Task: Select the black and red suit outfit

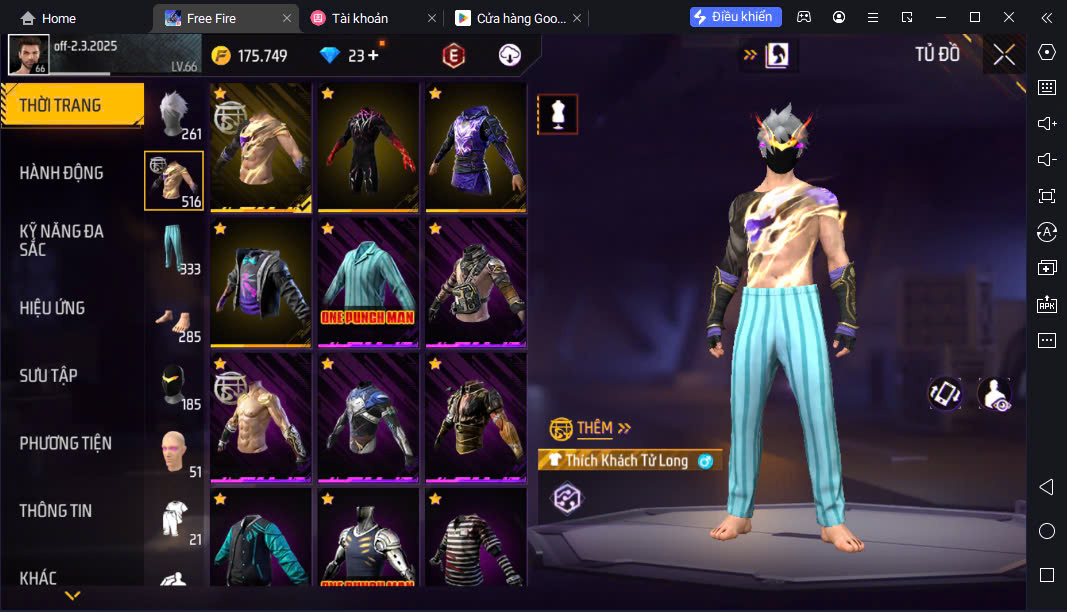Action: [367, 148]
